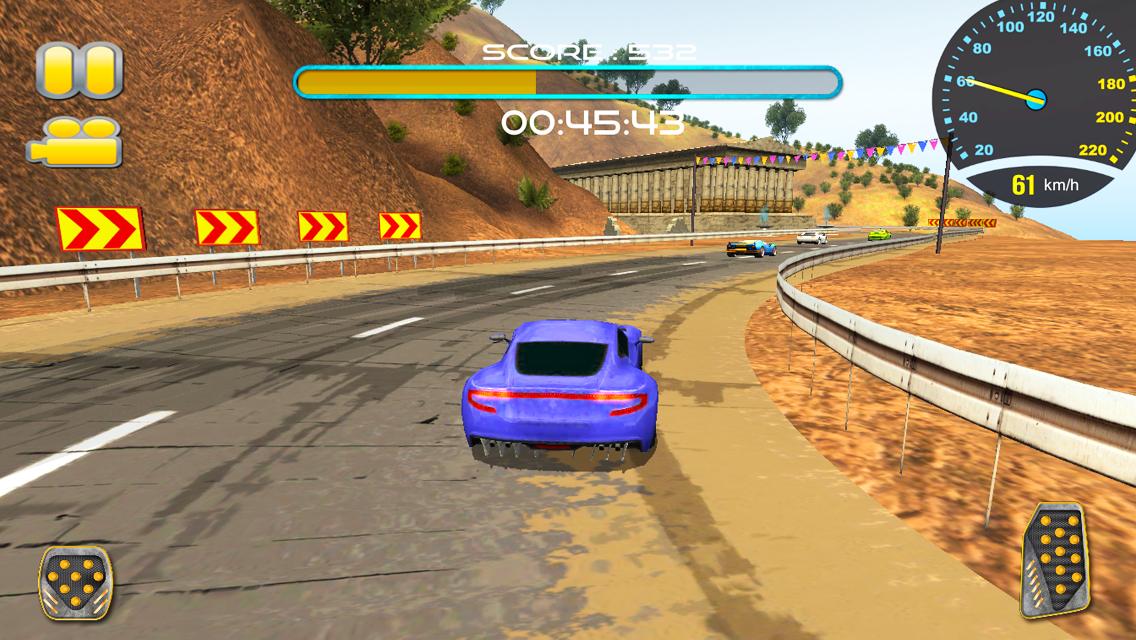
Task: Tap the brake pedal
Action: click(76, 582)
